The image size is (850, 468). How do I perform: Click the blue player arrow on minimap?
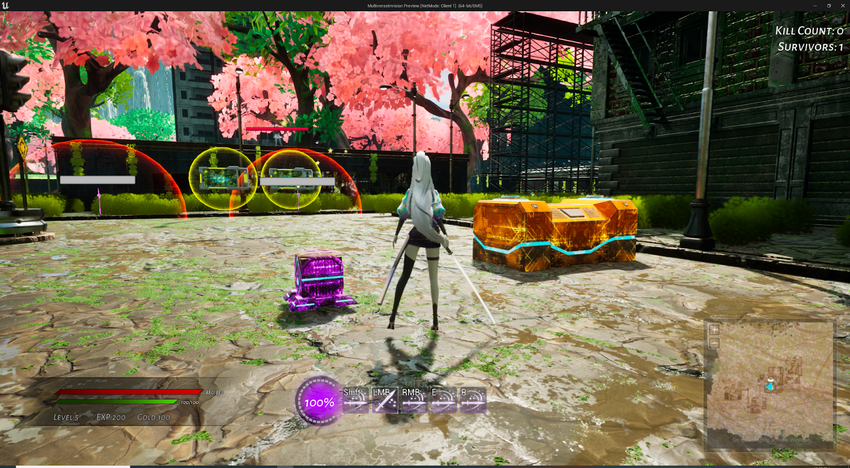(770, 385)
